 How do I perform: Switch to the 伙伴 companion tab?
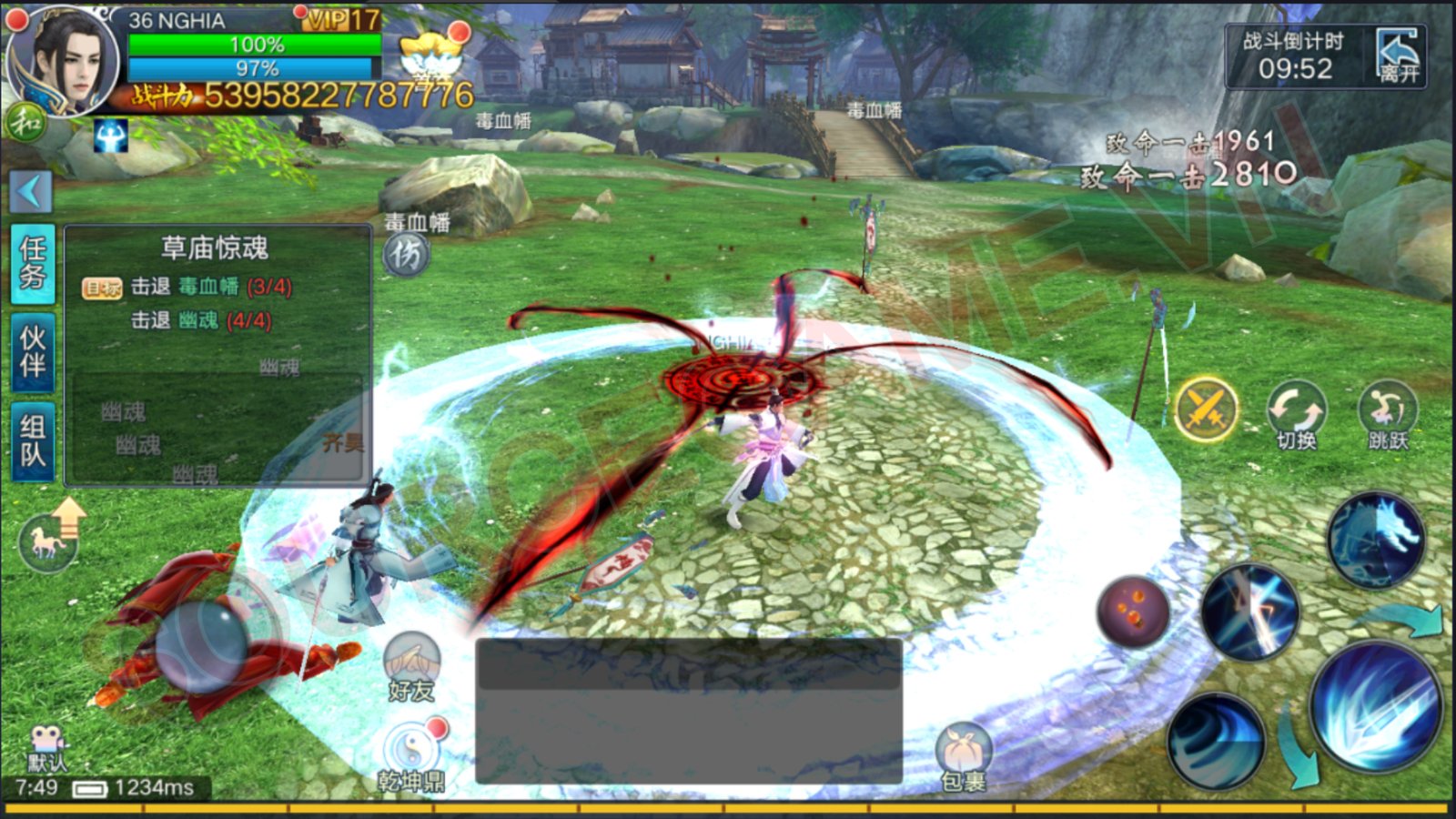33,352
